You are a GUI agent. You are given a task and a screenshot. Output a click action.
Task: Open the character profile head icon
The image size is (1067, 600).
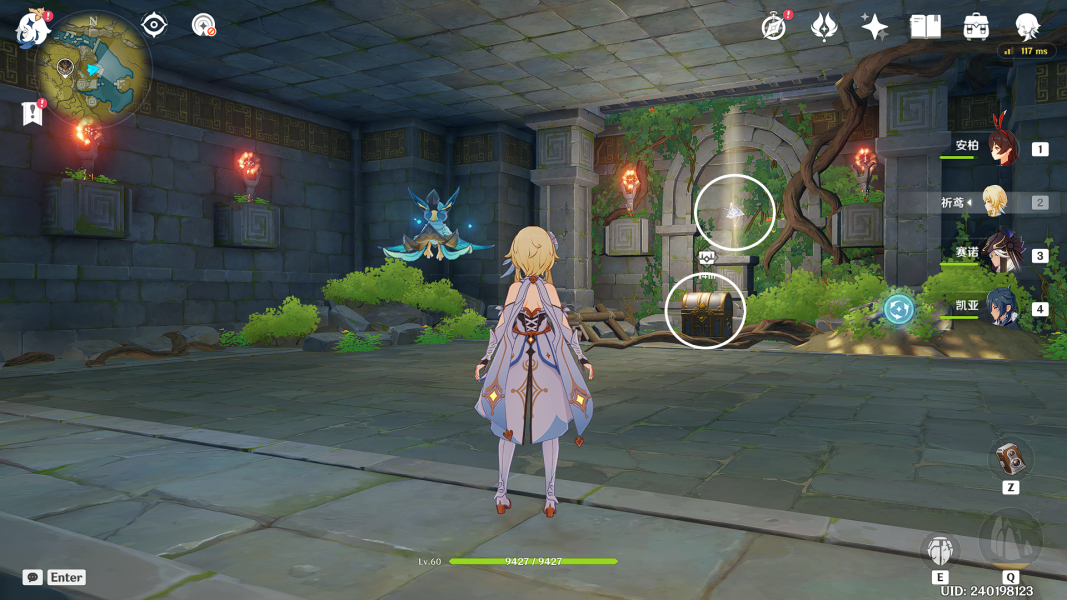(1027, 26)
